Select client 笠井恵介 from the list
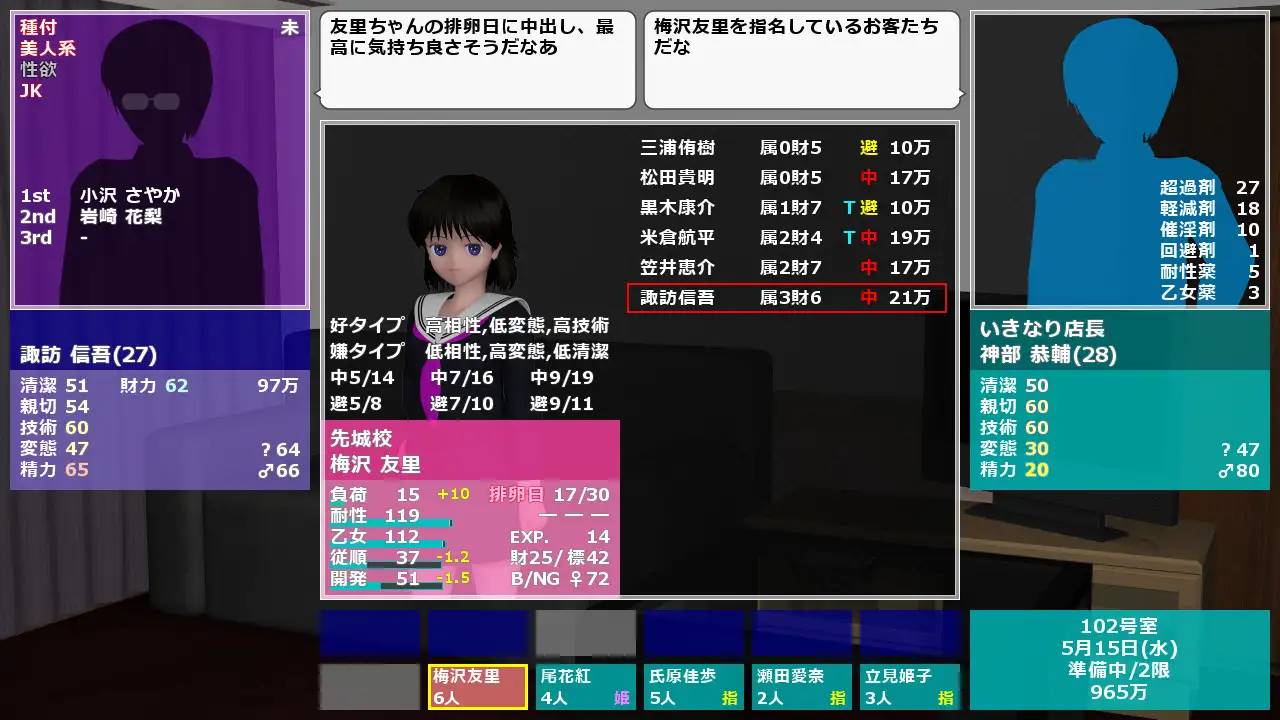1280x720 pixels. tap(676, 267)
